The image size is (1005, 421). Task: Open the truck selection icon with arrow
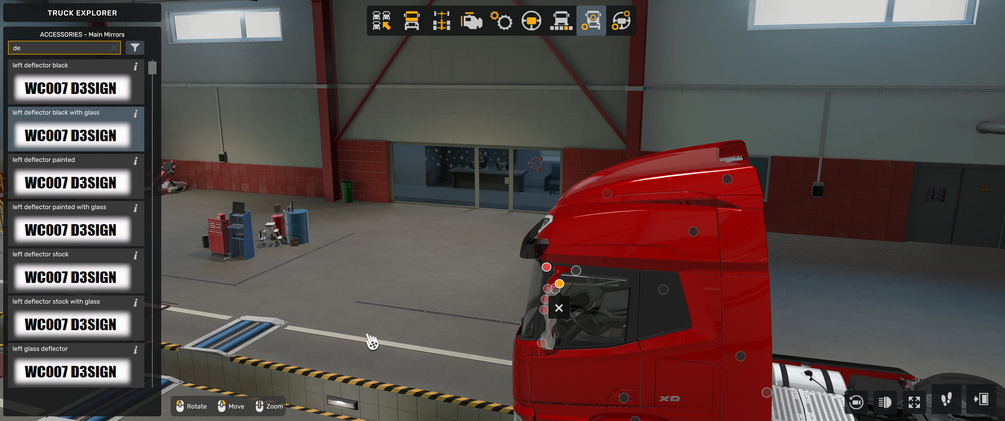(x=381, y=21)
